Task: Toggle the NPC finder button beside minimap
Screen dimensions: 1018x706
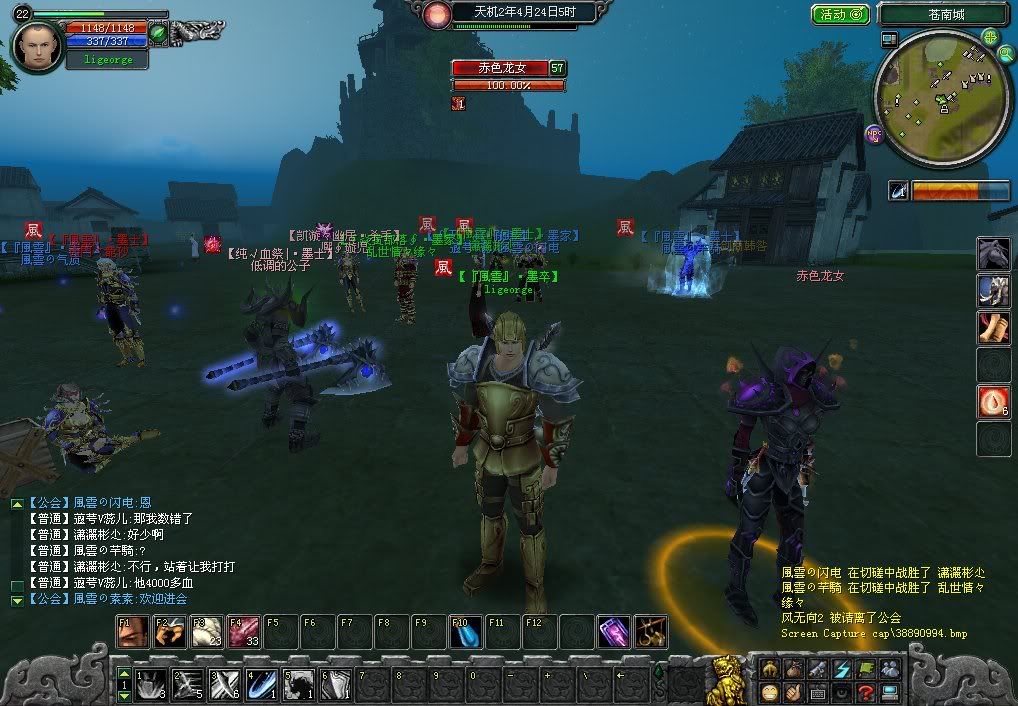Action: pyautogui.click(x=874, y=132)
